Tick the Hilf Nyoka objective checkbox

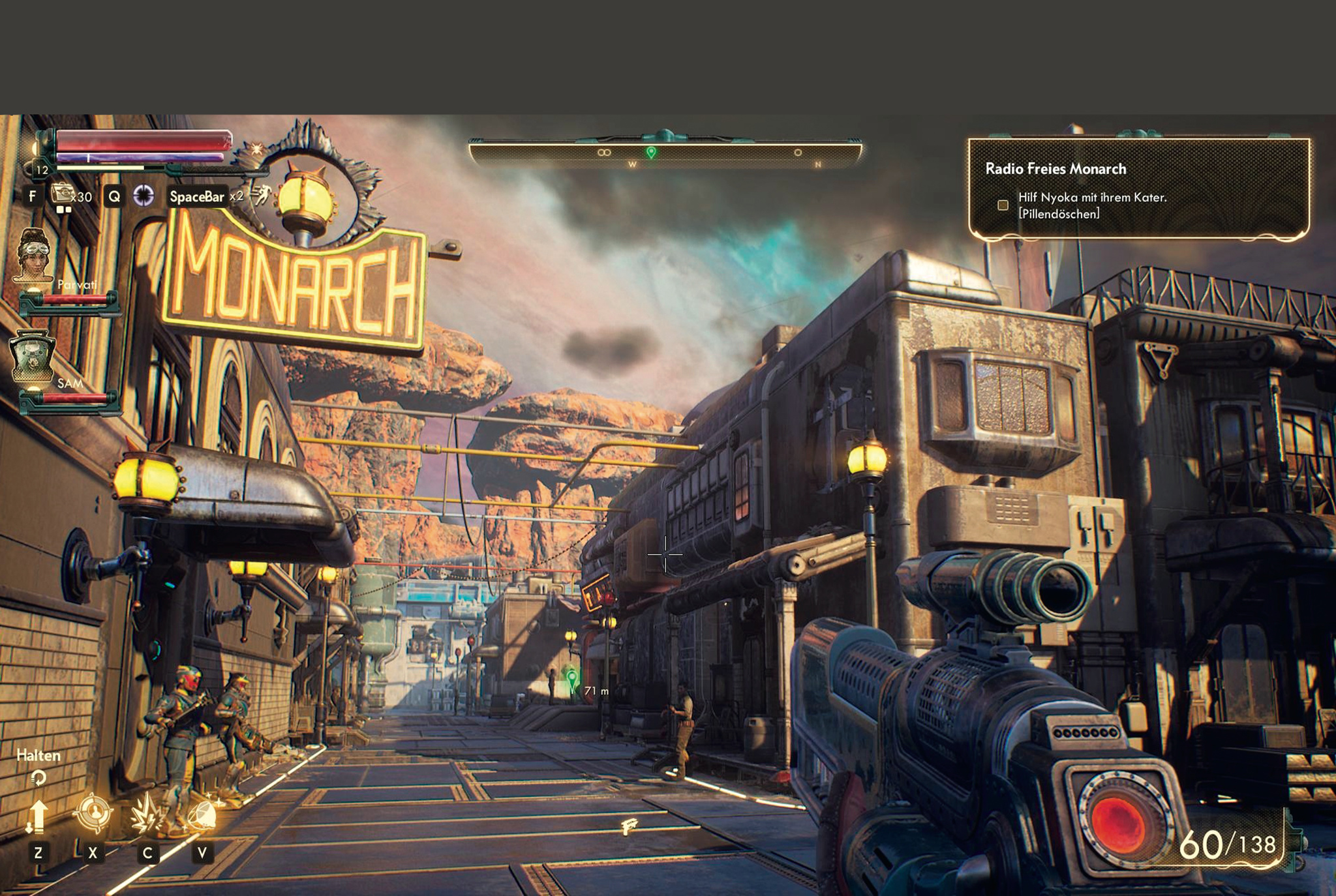pos(1003,205)
